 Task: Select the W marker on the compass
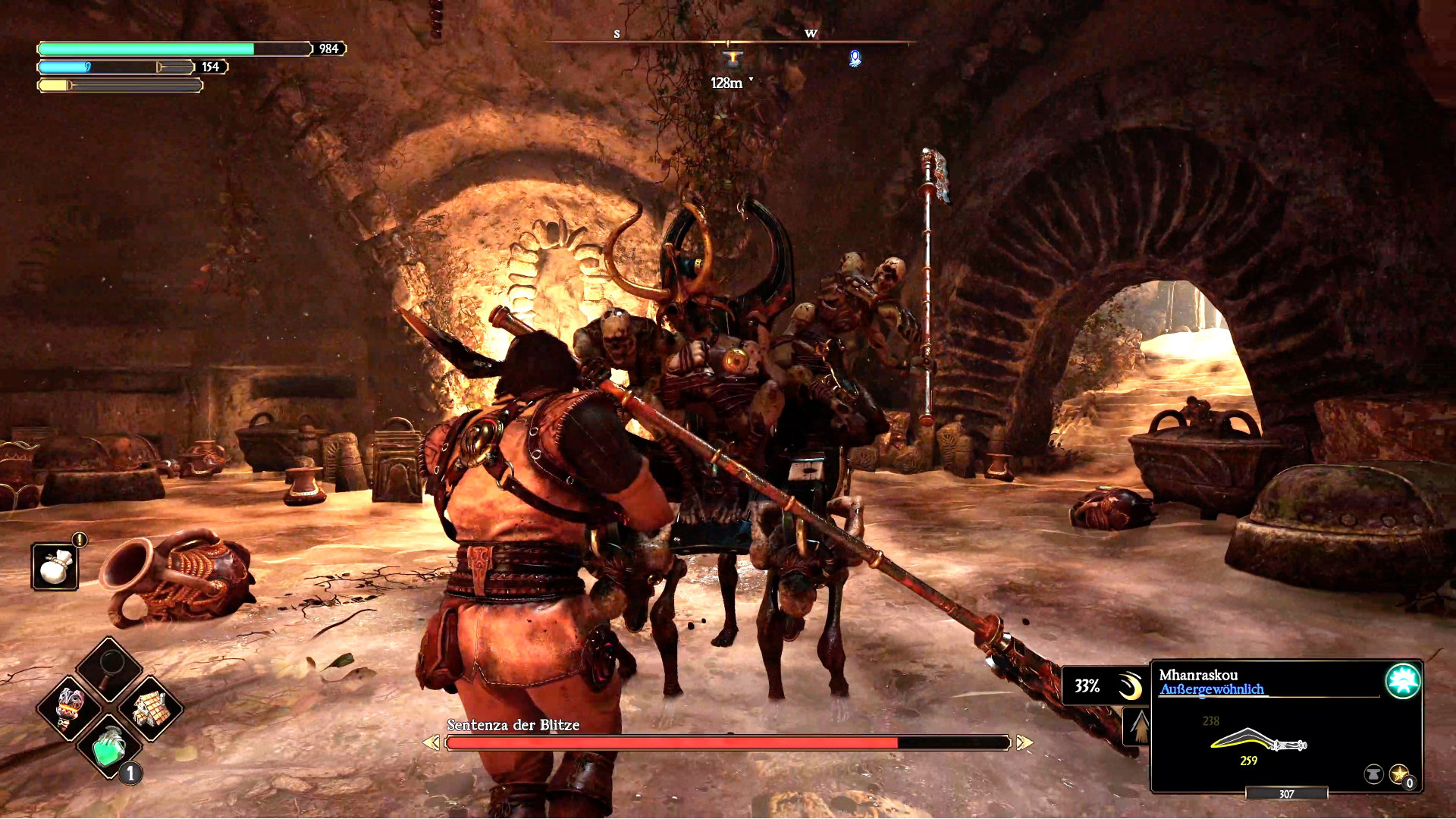811,33
